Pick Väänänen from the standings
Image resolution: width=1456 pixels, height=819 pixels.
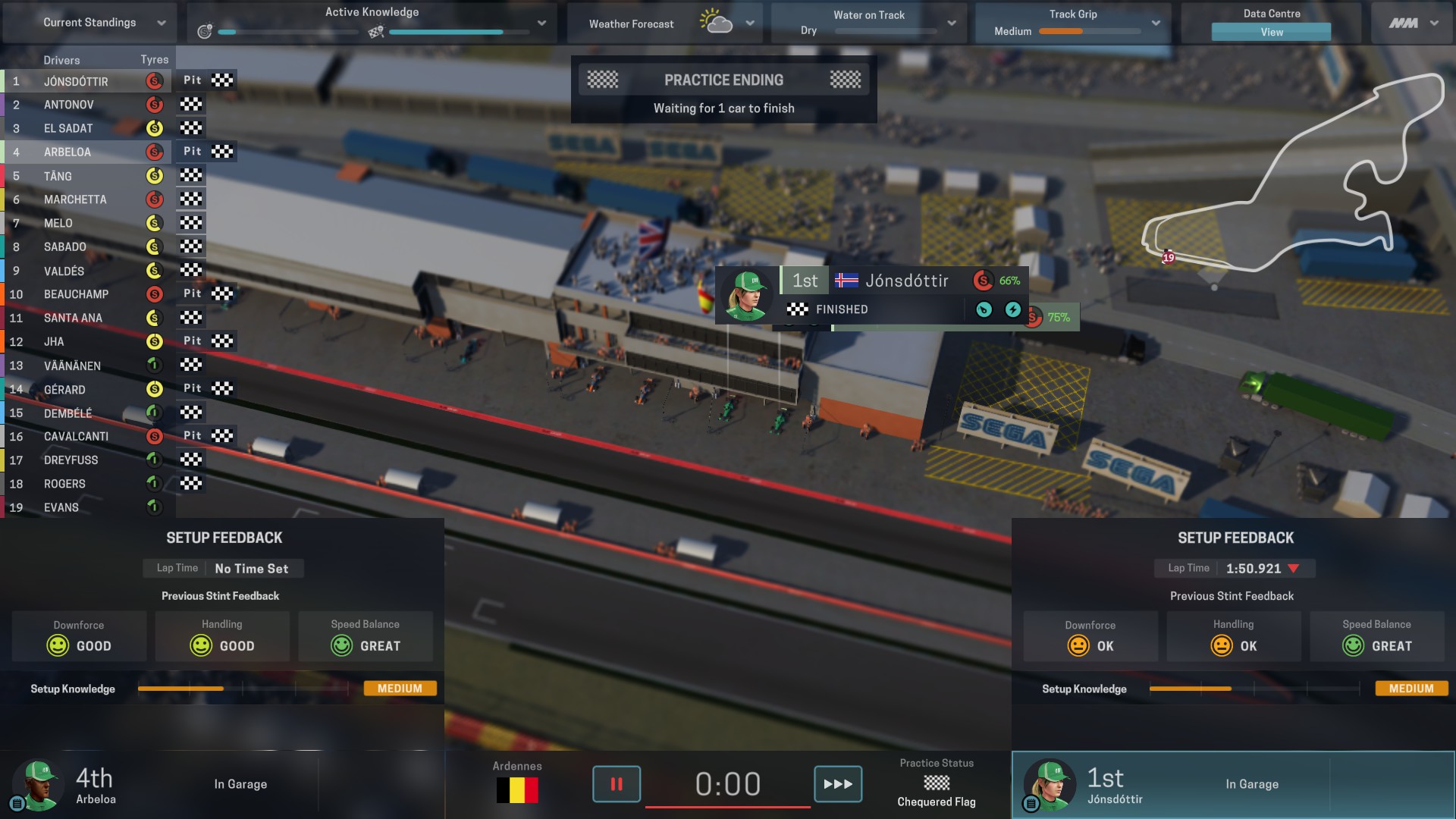point(72,366)
